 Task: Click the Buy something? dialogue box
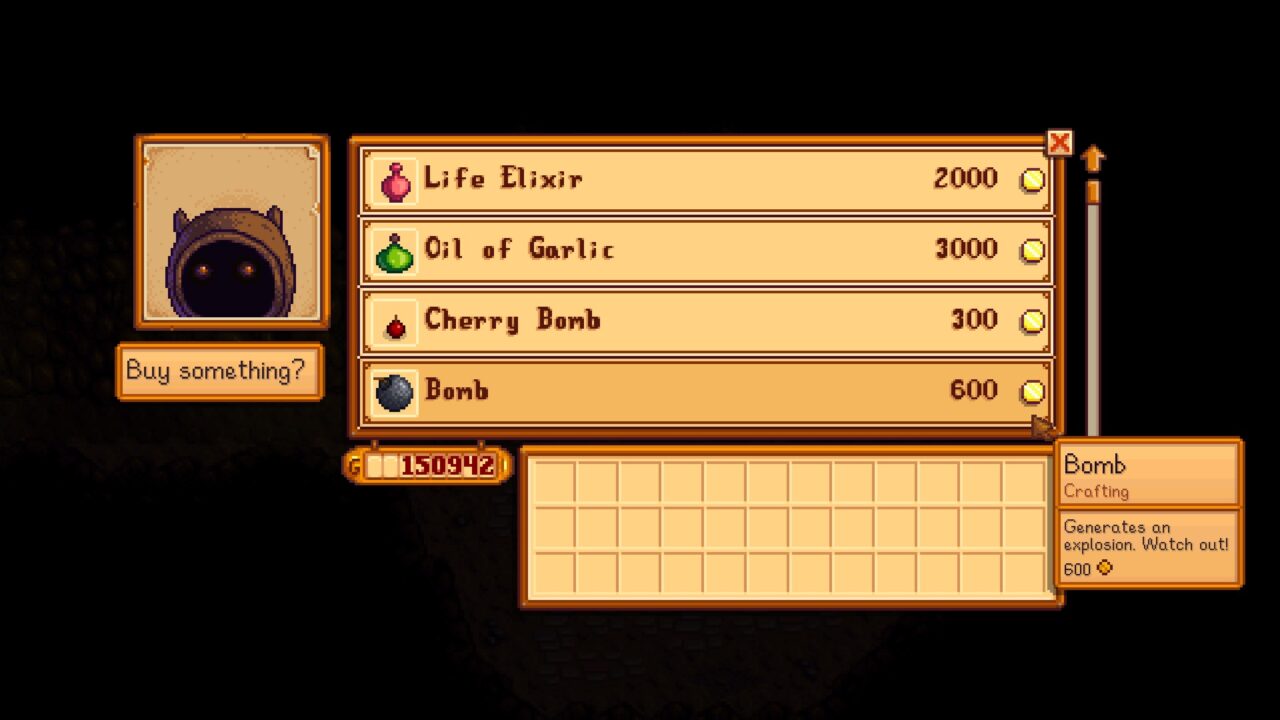point(220,371)
